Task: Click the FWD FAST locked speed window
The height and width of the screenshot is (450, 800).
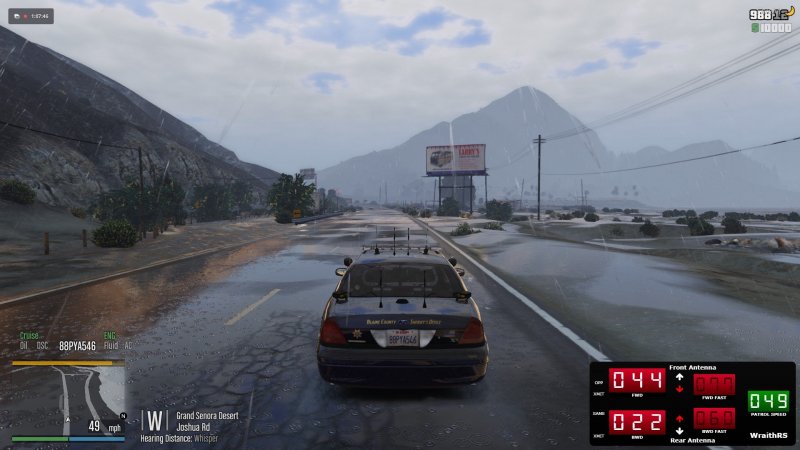Action: point(714,384)
